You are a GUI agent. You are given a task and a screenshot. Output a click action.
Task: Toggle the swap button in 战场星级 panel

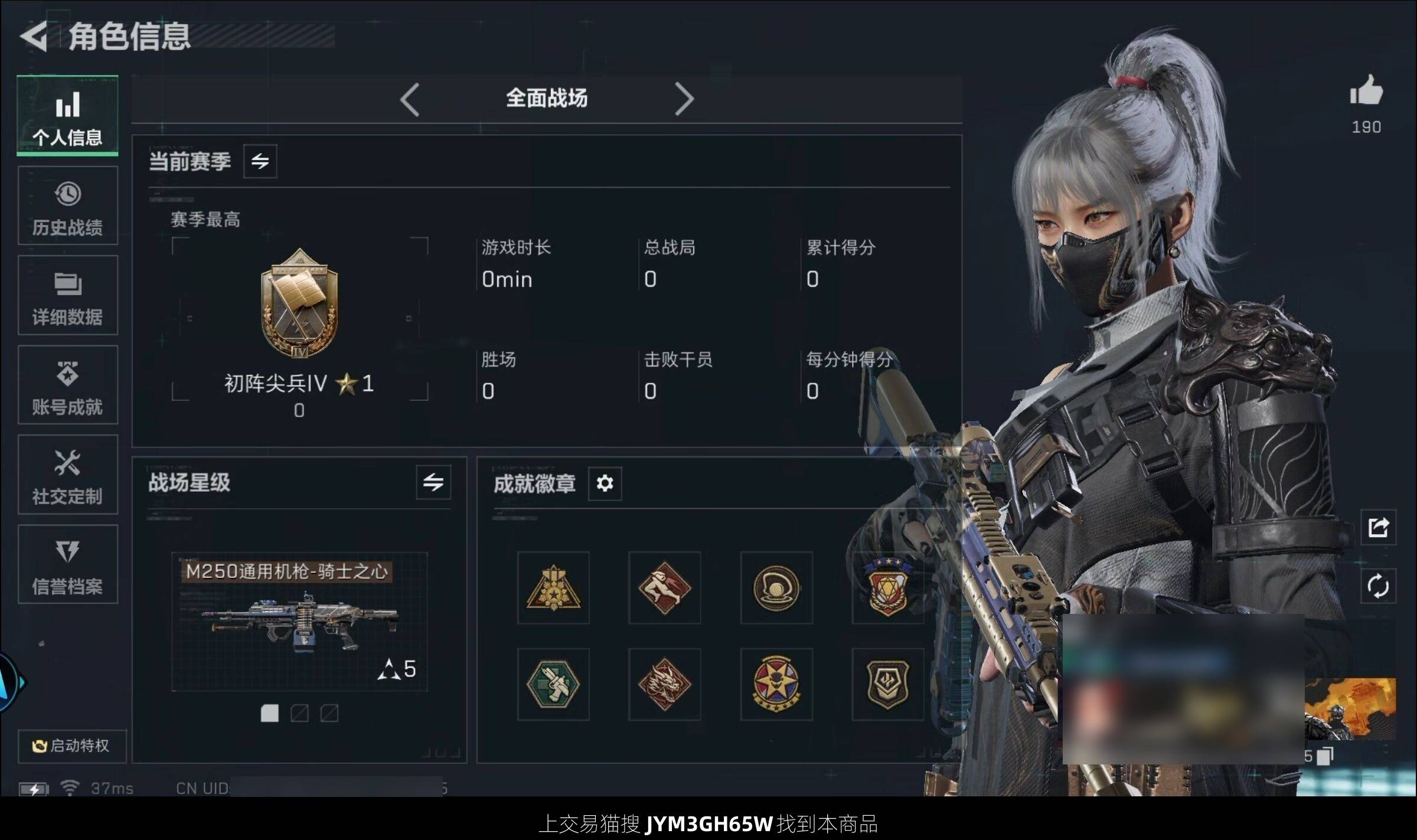click(x=433, y=482)
